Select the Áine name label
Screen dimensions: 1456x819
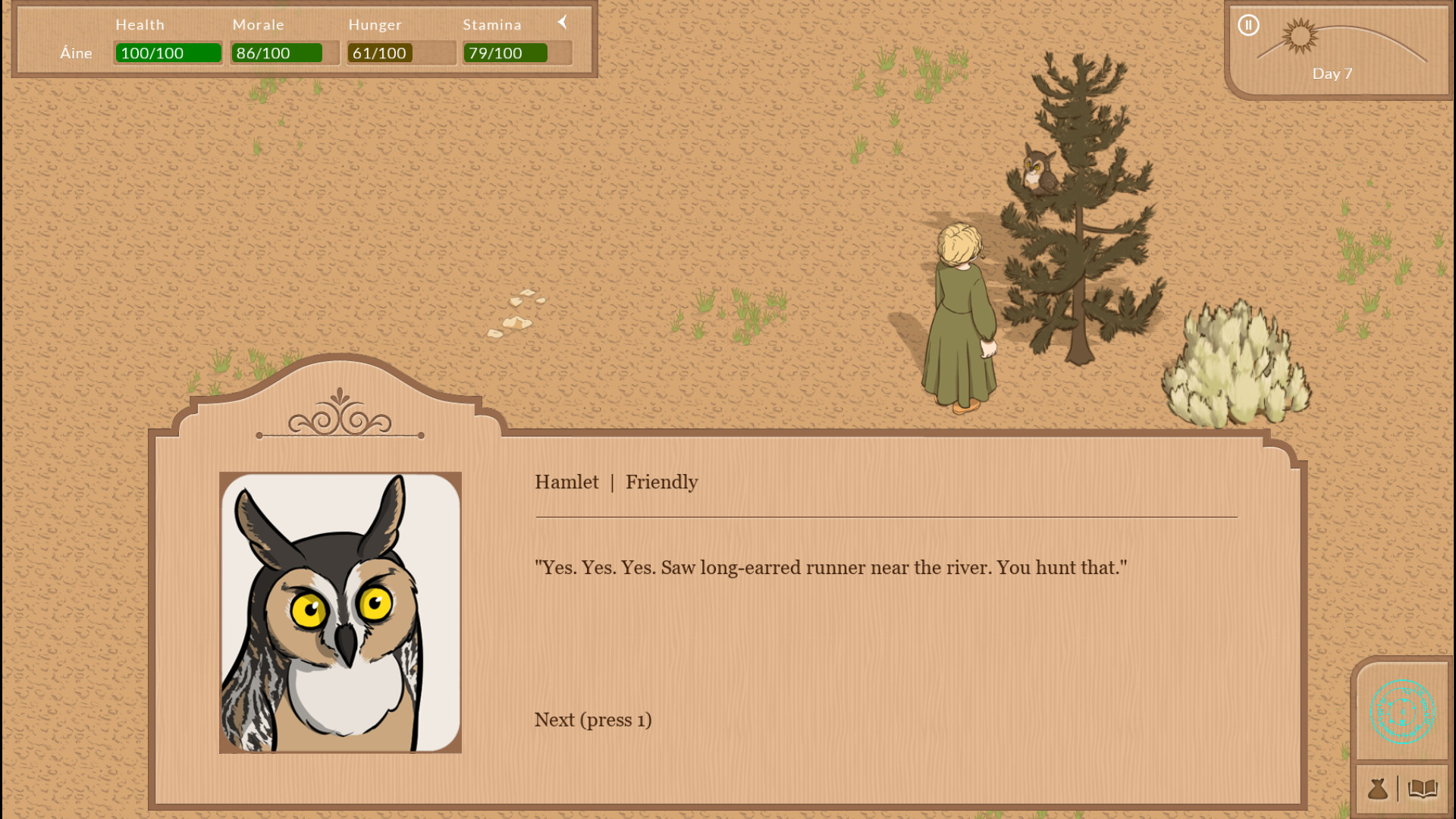pos(76,53)
